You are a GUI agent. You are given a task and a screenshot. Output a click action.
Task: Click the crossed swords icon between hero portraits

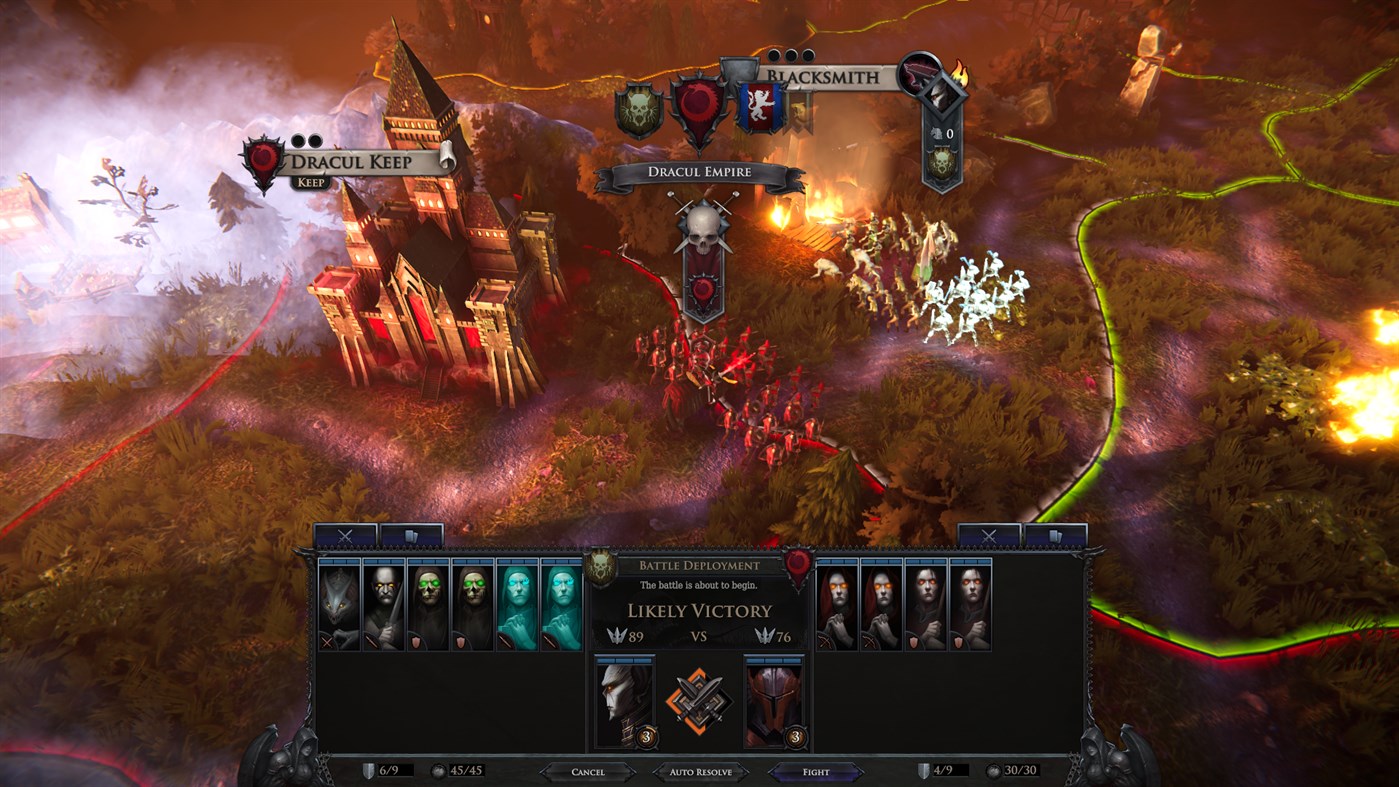tap(697, 697)
